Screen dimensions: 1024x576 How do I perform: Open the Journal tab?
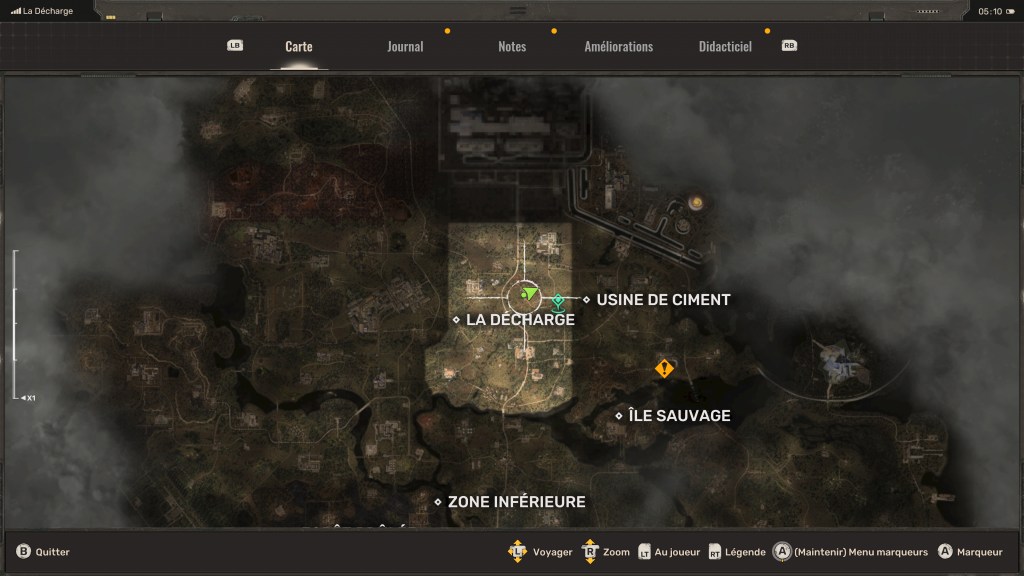[405, 47]
